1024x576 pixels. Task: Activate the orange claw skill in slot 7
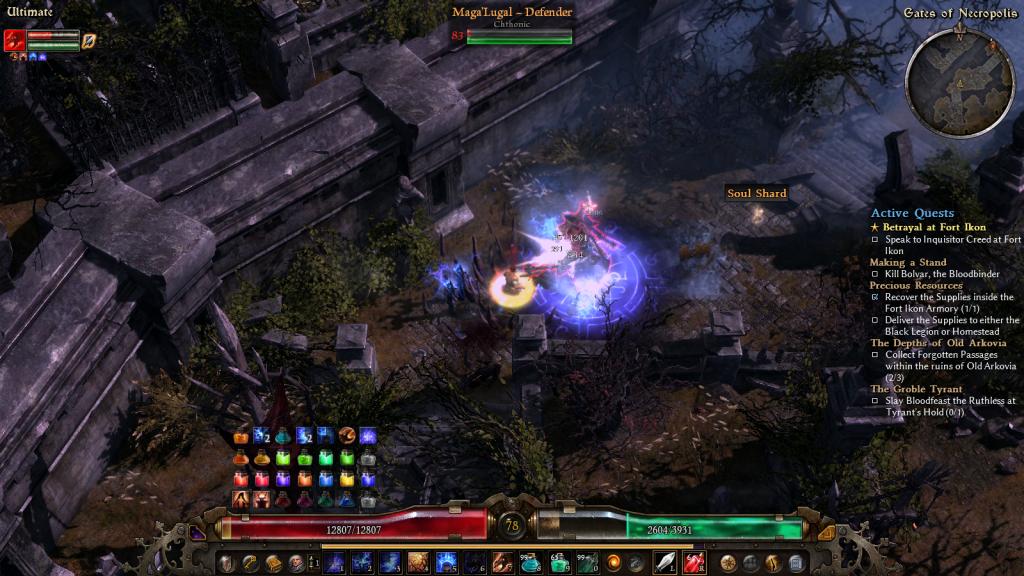(x=503, y=562)
